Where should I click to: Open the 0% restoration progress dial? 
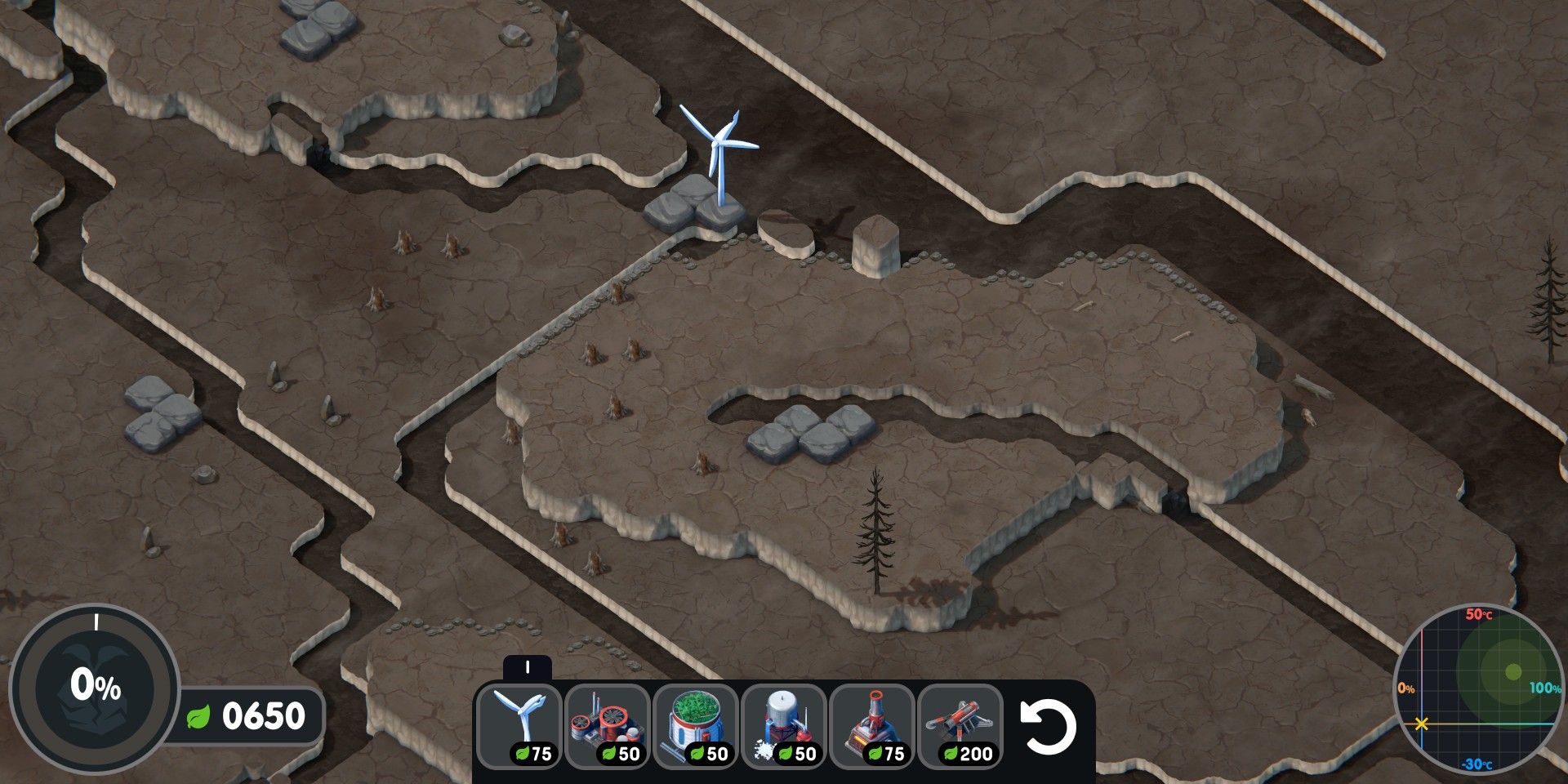[x=94, y=688]
